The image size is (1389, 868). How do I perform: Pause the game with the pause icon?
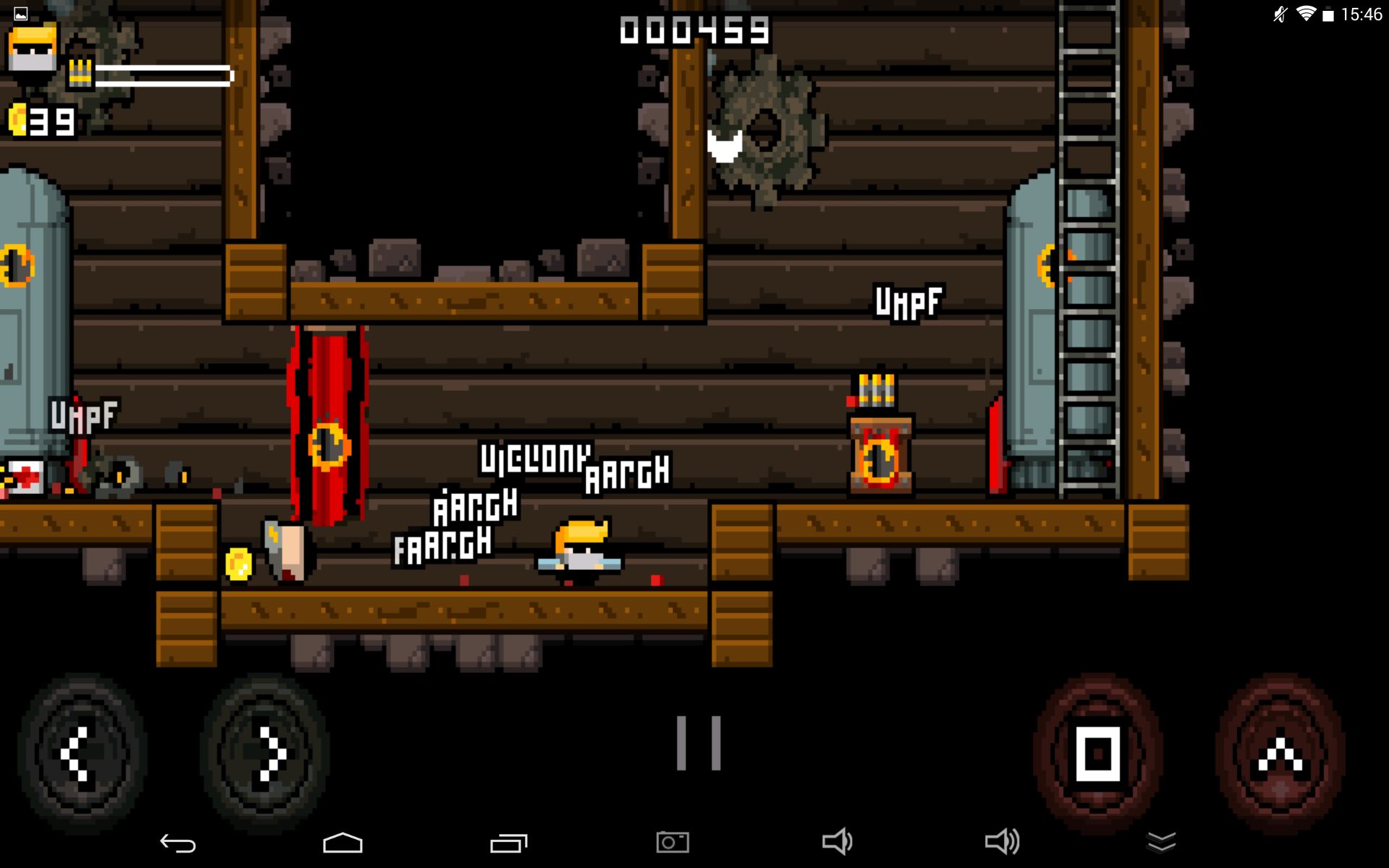(x=698, y=743)
